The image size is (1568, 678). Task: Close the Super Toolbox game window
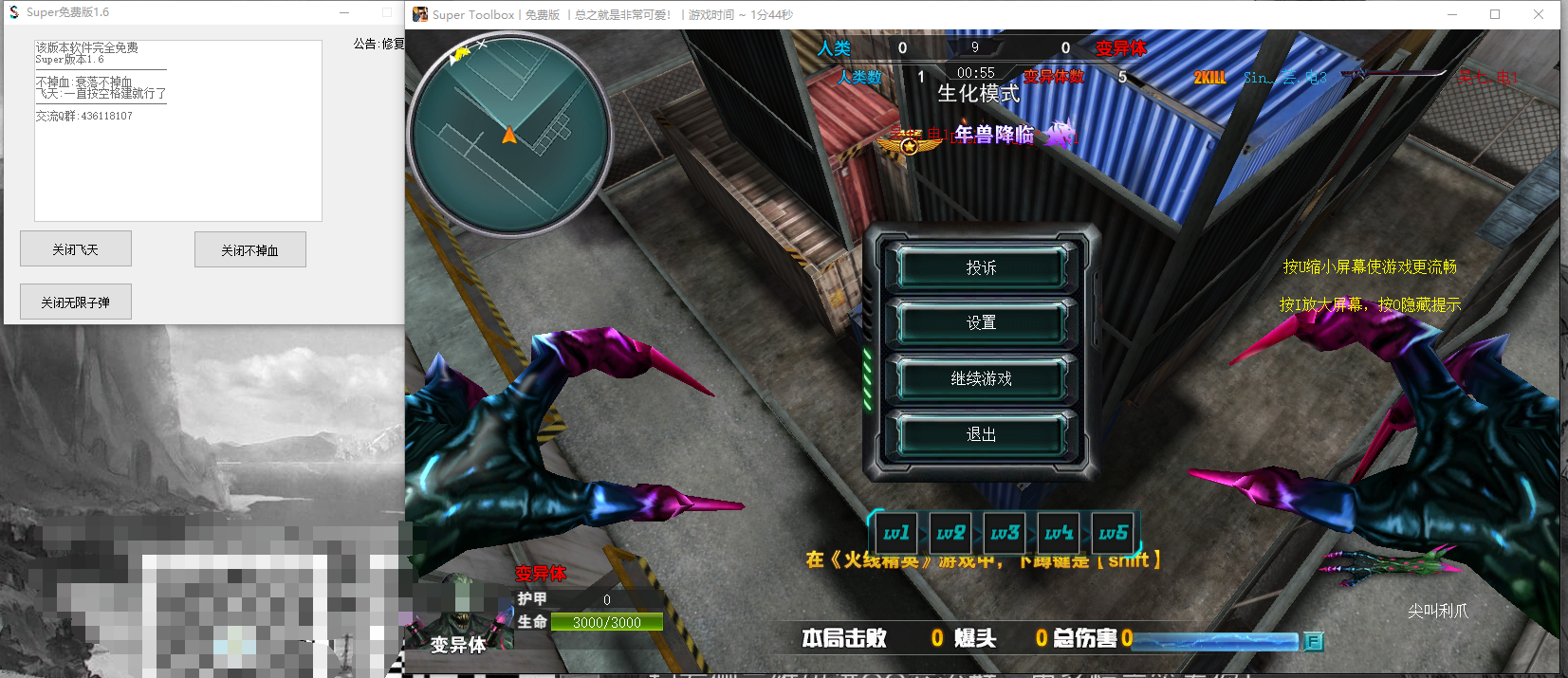[x=1539, y=14]
